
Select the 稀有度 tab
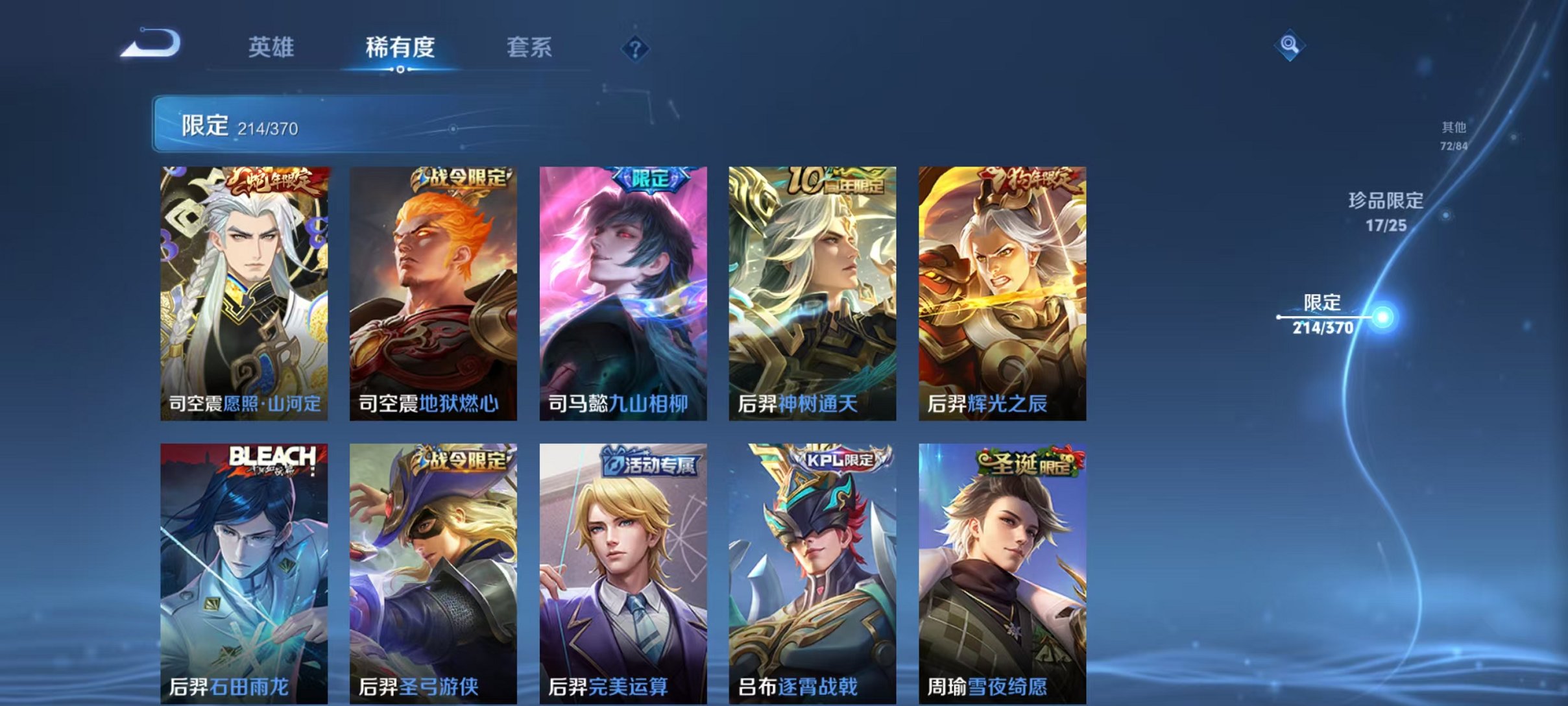401,46
